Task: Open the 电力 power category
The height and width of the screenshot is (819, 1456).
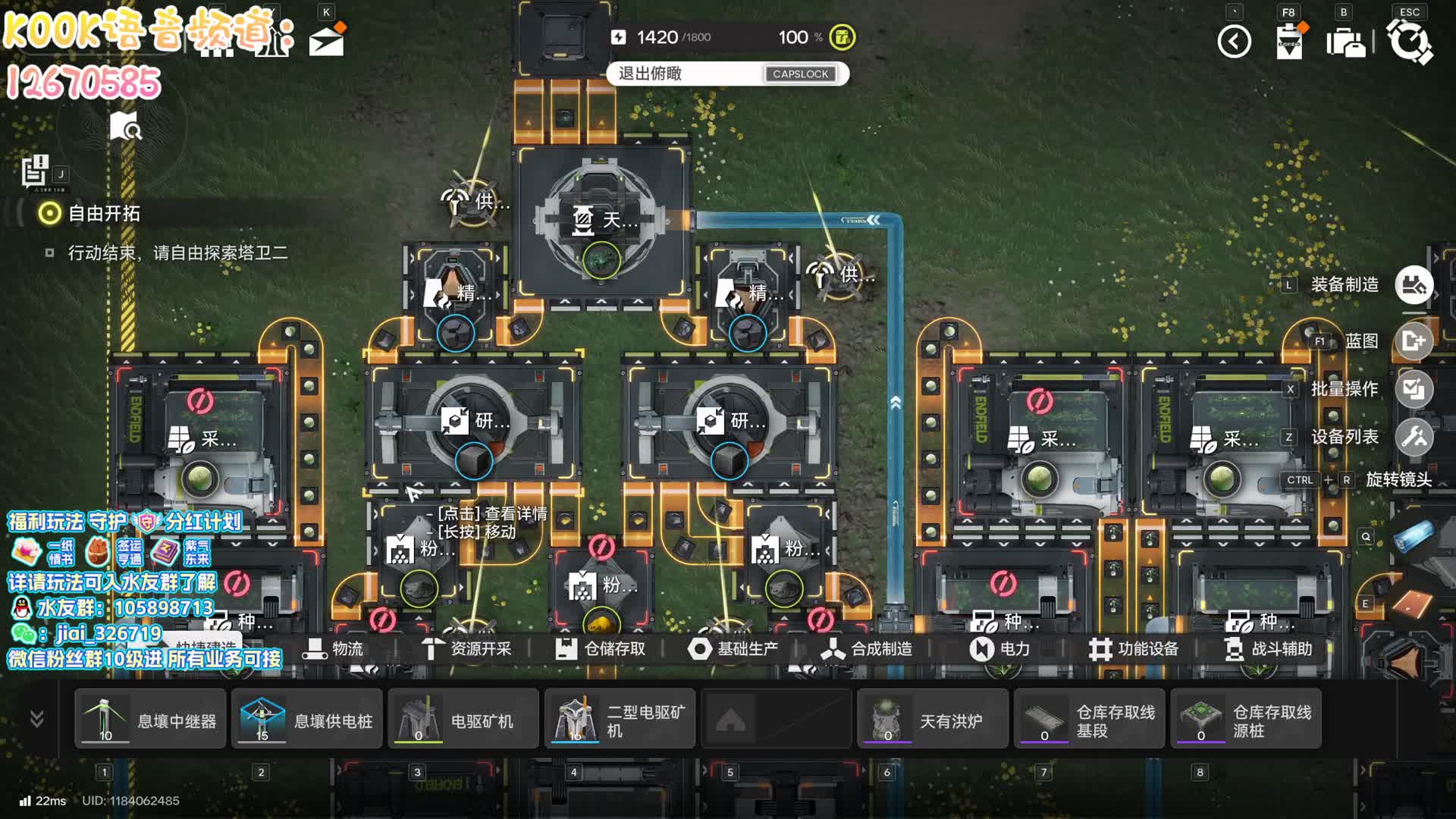Action: pyautogui.click(x=999, y=649)
